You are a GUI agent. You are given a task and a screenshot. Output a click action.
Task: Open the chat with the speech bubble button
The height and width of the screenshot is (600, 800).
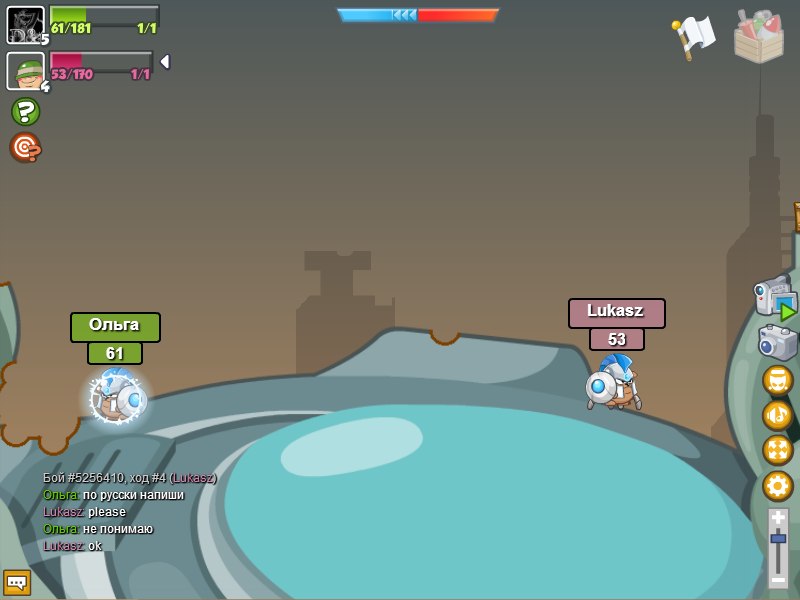pos(16,582)
